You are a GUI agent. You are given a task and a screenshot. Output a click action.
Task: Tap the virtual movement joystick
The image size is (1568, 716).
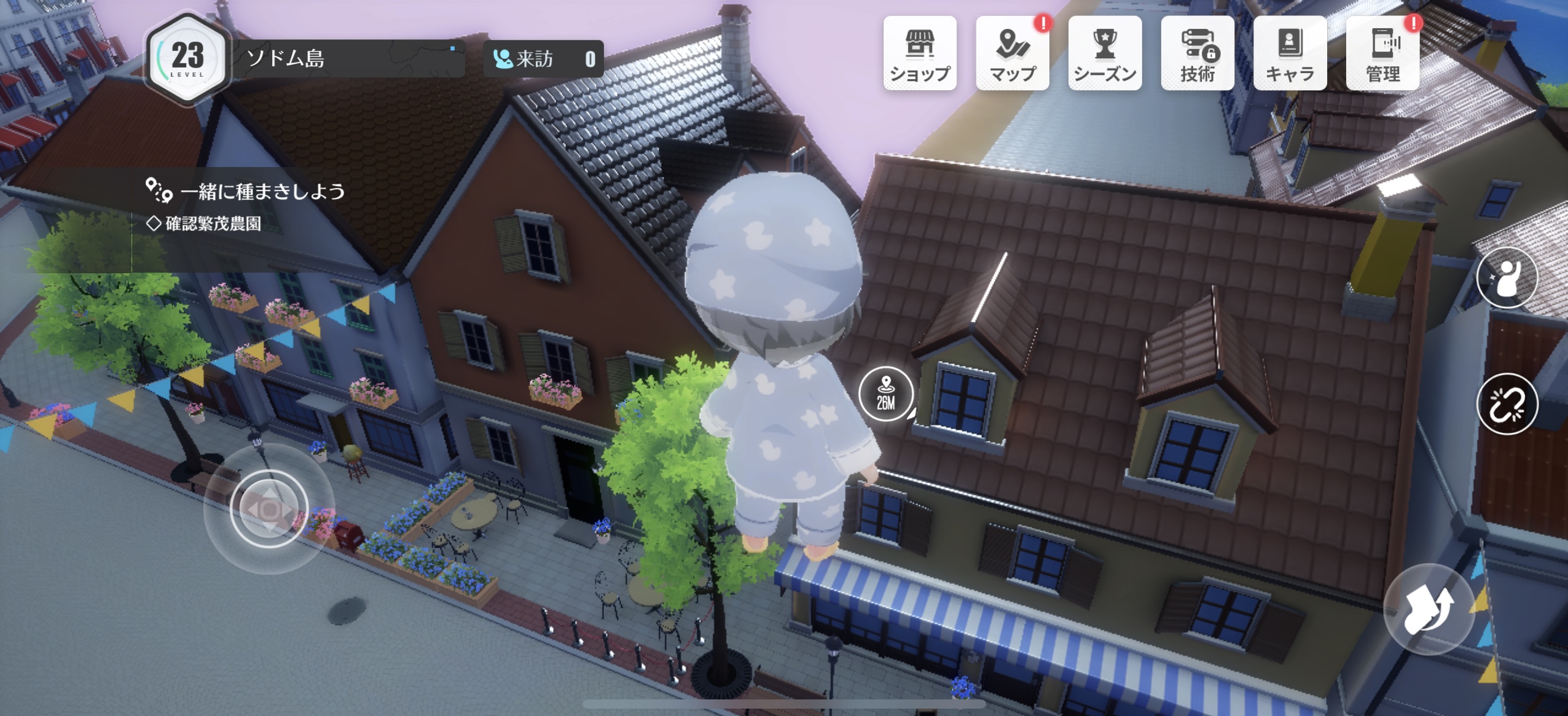[x=269, y=508]
